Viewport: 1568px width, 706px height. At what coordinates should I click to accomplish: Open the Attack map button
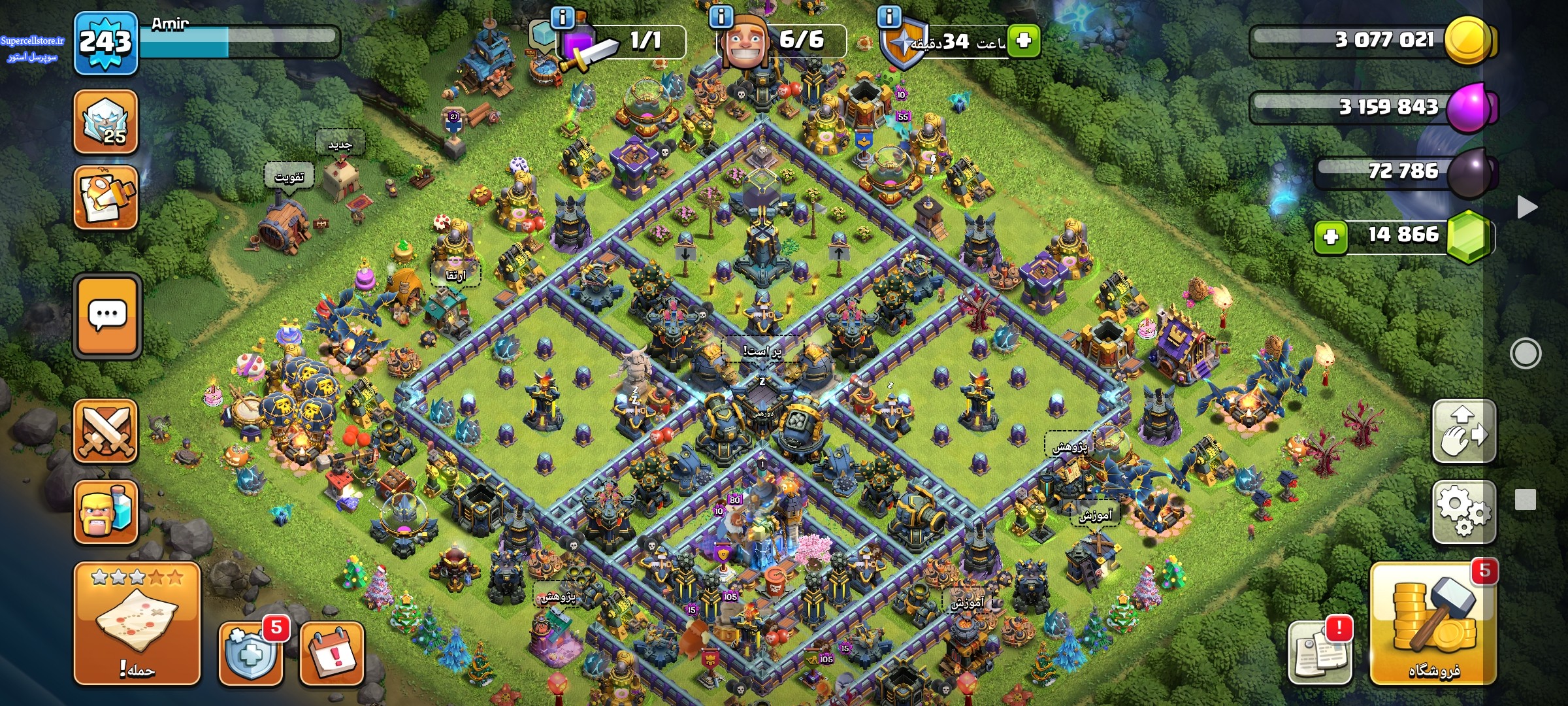(x=137, y=624)
